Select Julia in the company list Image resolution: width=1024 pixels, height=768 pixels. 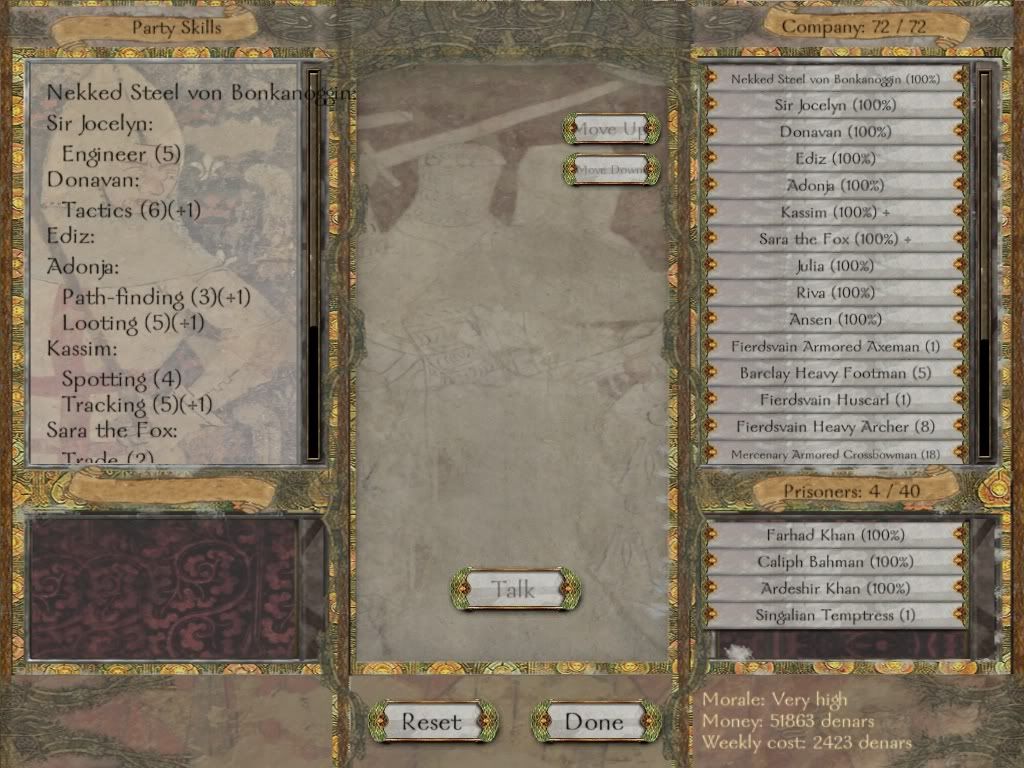pyautogui.click(x=835, y=266)
